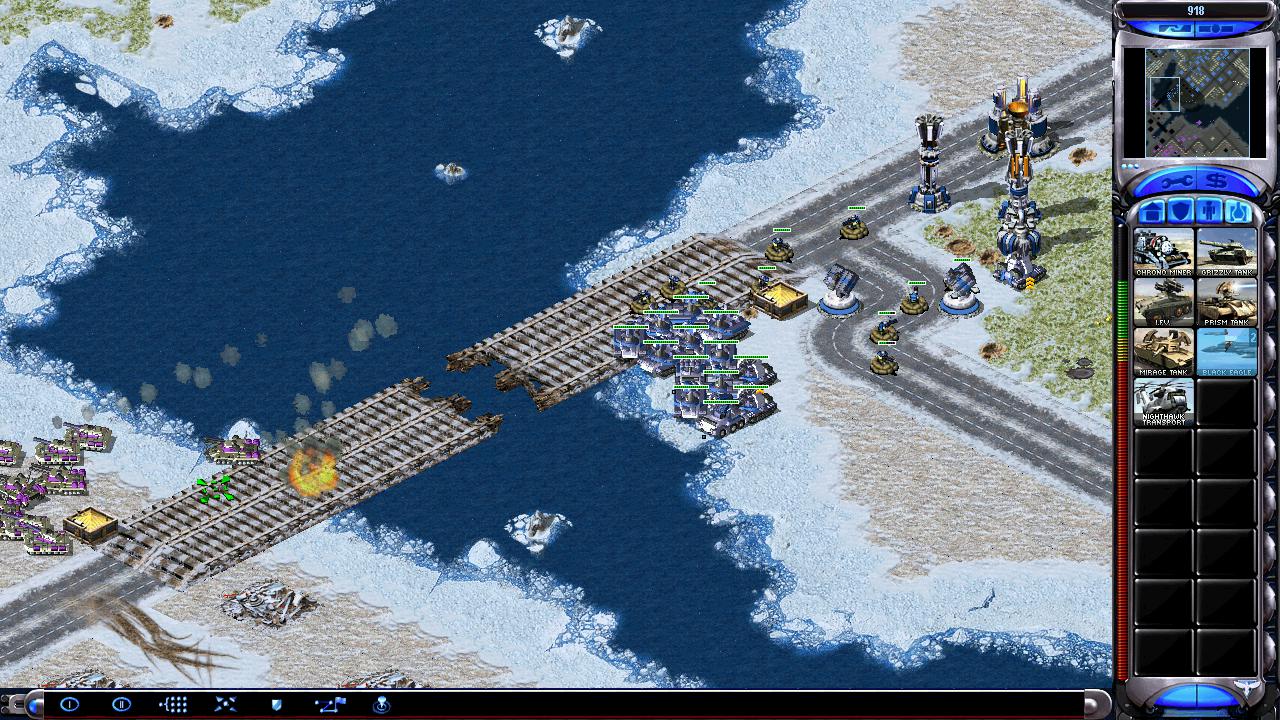Switch to the vehicles build tab
Viewport: 1280px width, 720px height.
click(x=1238, y=212)
